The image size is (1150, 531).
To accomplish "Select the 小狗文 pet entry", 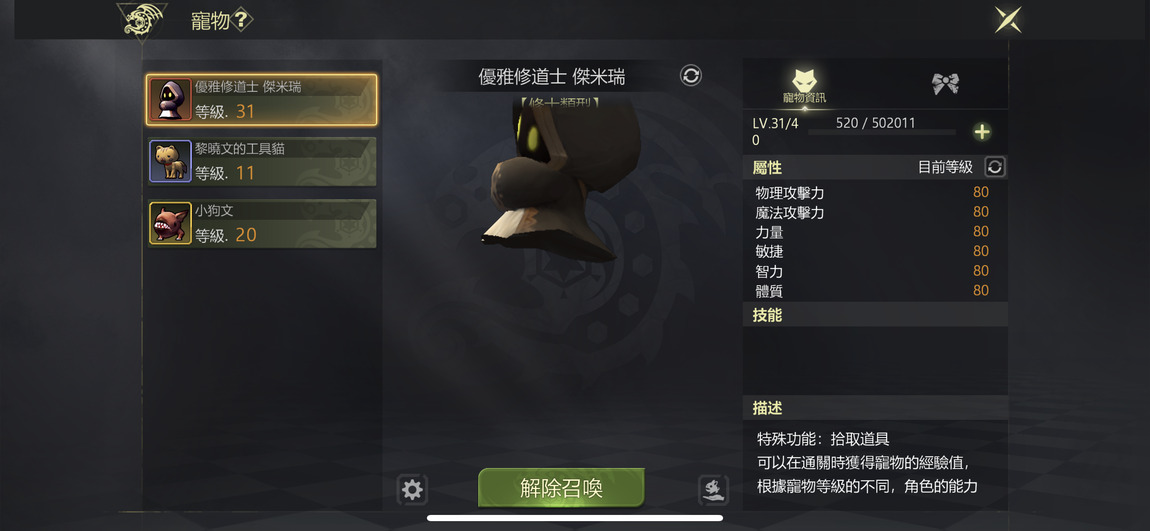I will pyautogui.click(x=262, y=223).
